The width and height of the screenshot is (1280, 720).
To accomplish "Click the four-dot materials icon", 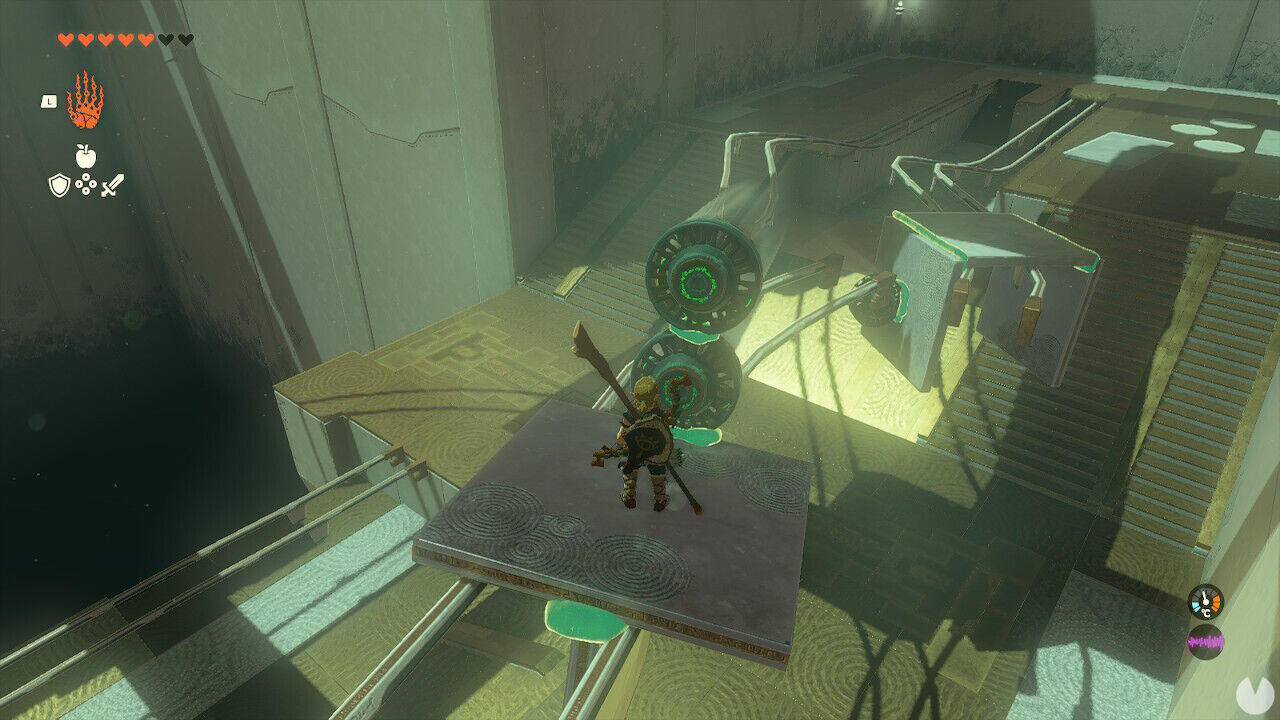I will (86, 185).
